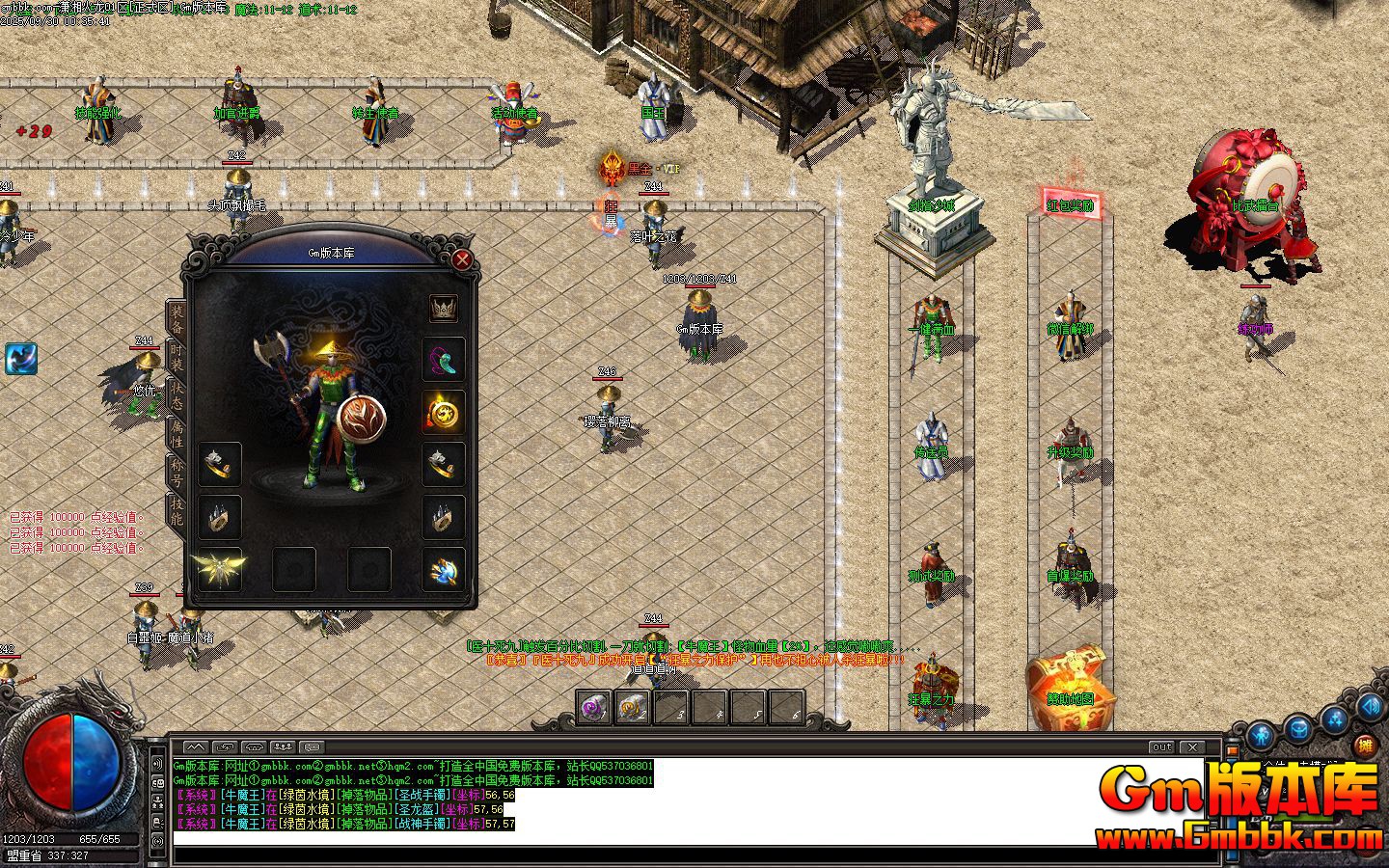Screen dimensions: 1389x868
Task: Choose the golden wings equipment slot
Action: [220, 569]
